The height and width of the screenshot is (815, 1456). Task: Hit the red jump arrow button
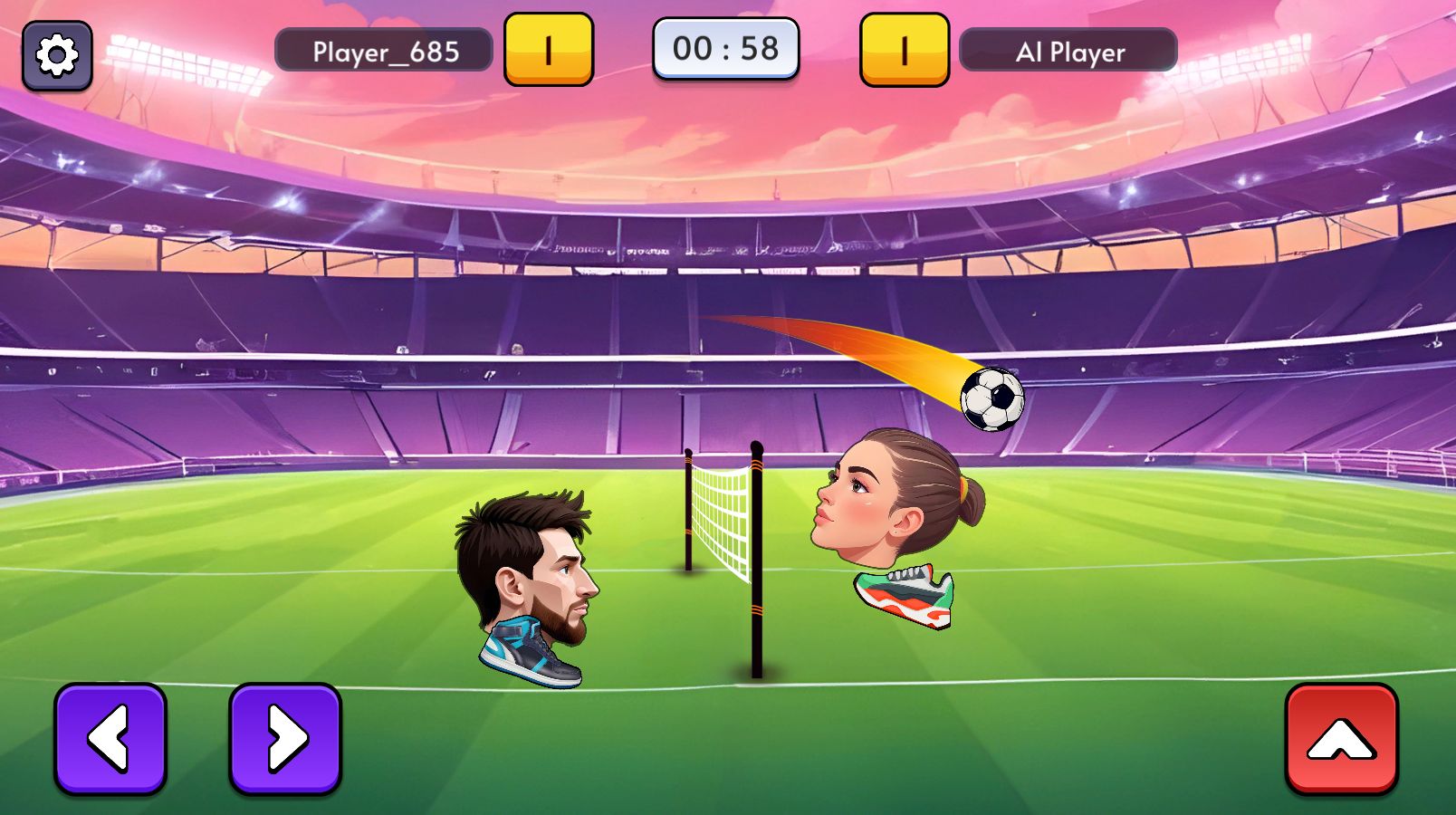[1341, 738]
